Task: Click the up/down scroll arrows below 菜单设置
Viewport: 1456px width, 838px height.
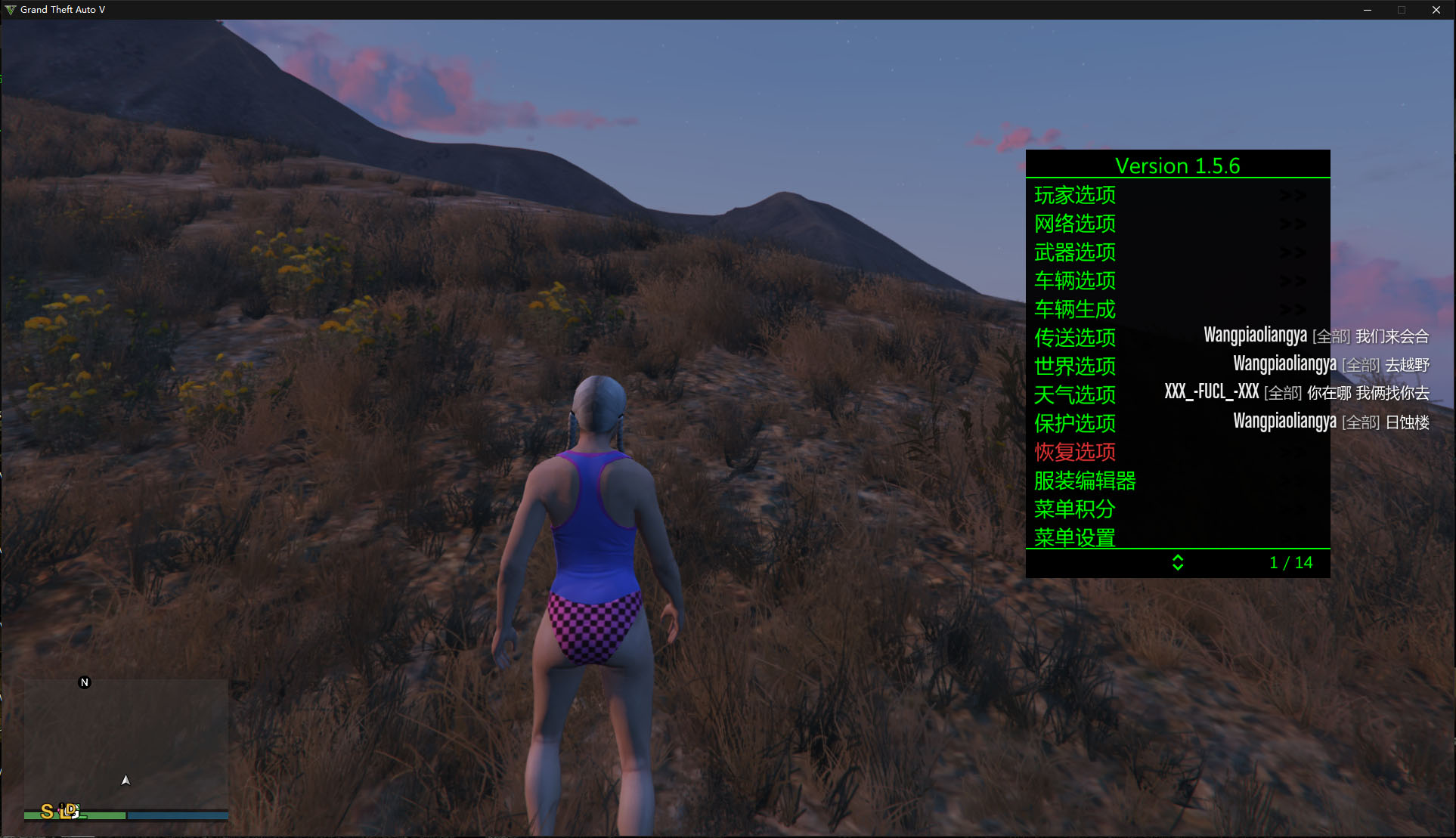Action: point(1178,563)
